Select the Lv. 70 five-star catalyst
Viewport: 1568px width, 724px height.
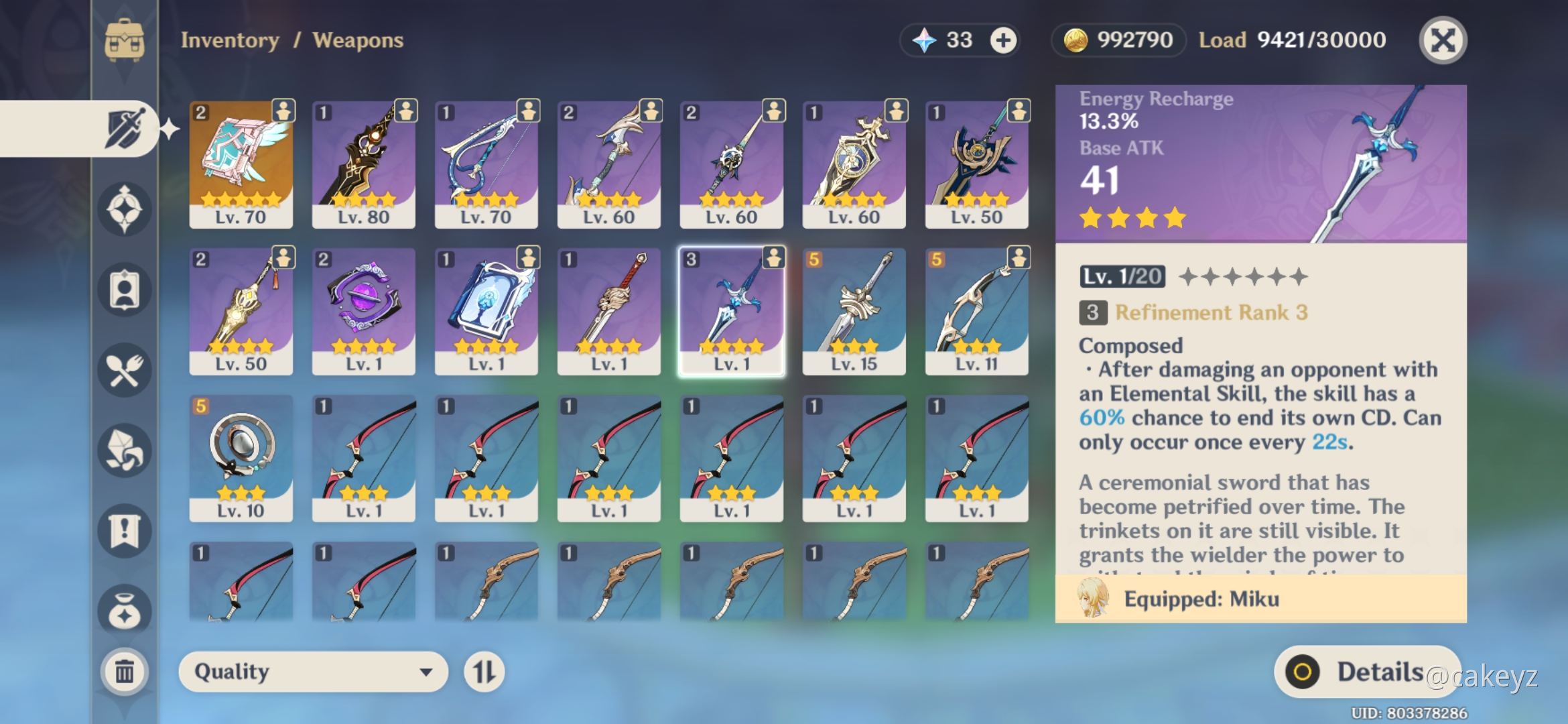click(241, 161)
